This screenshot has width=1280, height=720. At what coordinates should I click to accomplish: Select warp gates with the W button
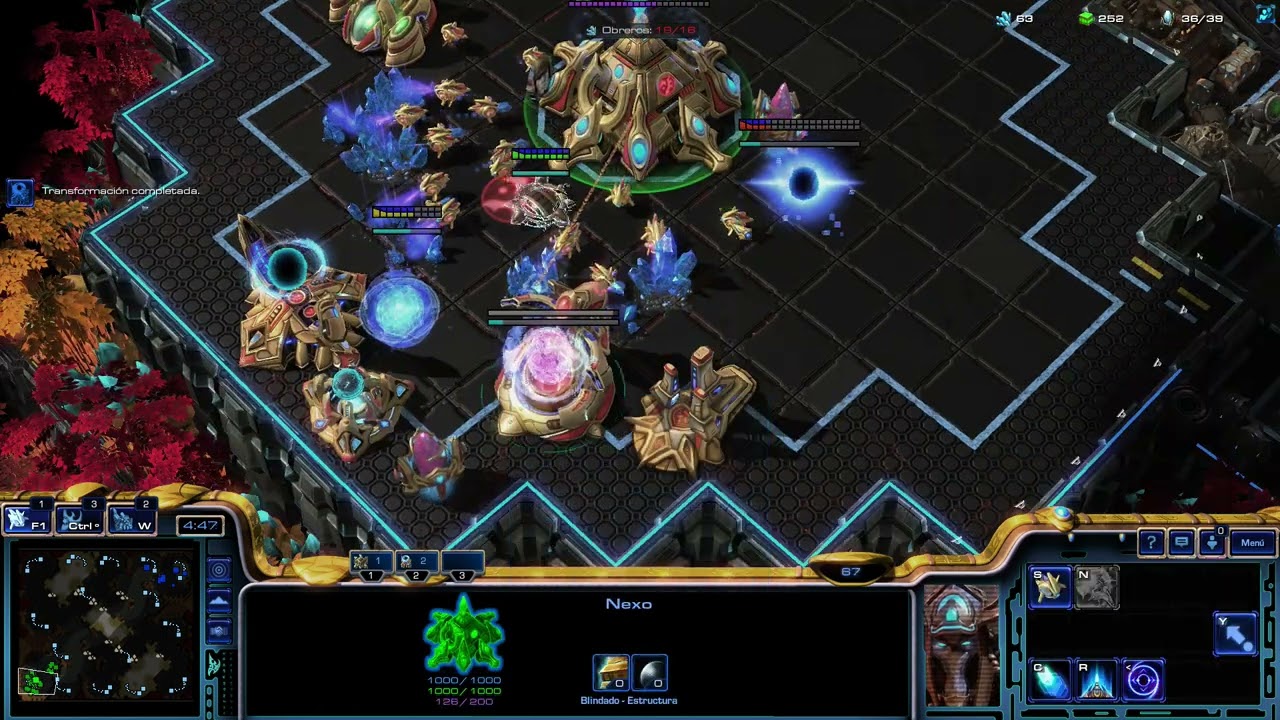tap(131, 520)
